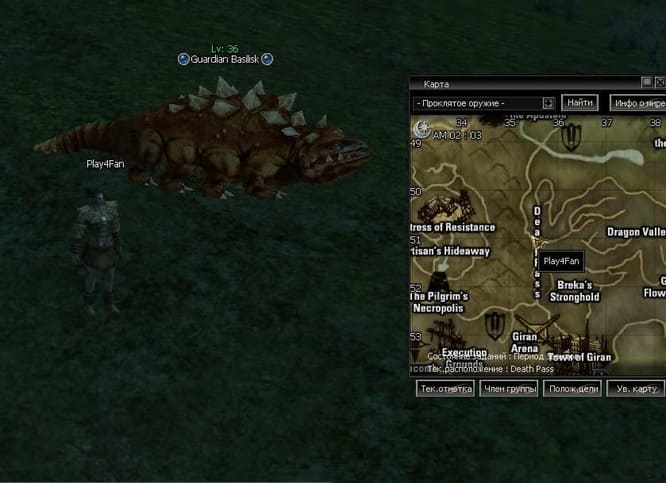Click the "Найти" search button
Viewport: 666px width, 483px height.
coord(580,102)
